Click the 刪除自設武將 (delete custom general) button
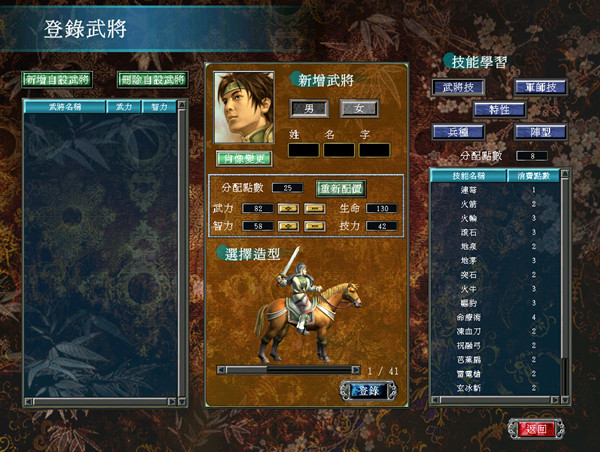The width and height of the screenshot is (600, 452). tap(151, 79)
